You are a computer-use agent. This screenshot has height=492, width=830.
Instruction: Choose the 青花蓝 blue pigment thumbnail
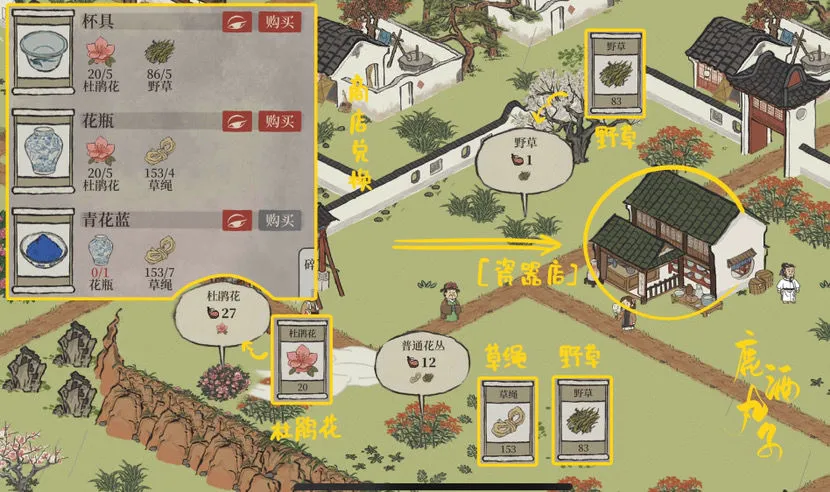click(45, 254)
